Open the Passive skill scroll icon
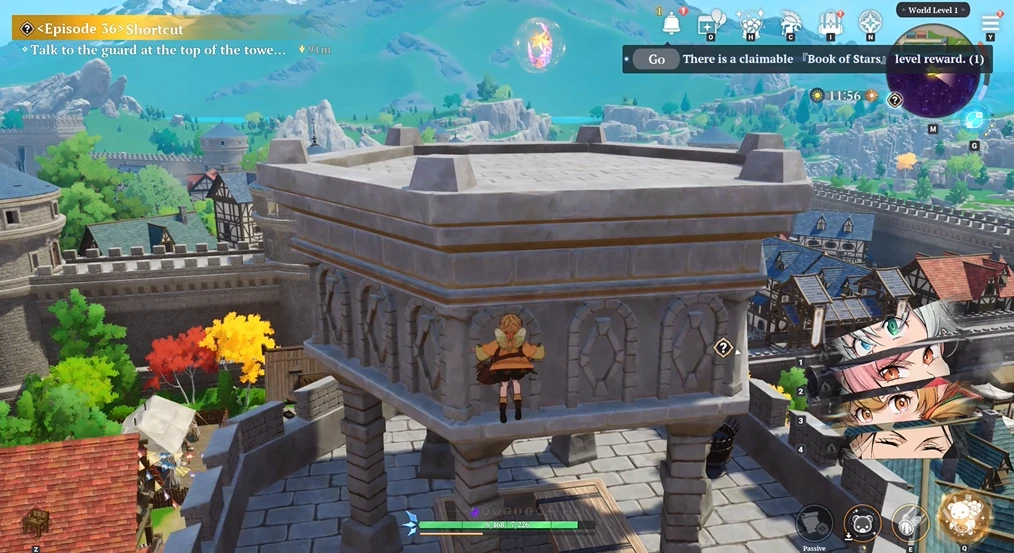The width and height of the screenshot is (1014, 553). 814,522
